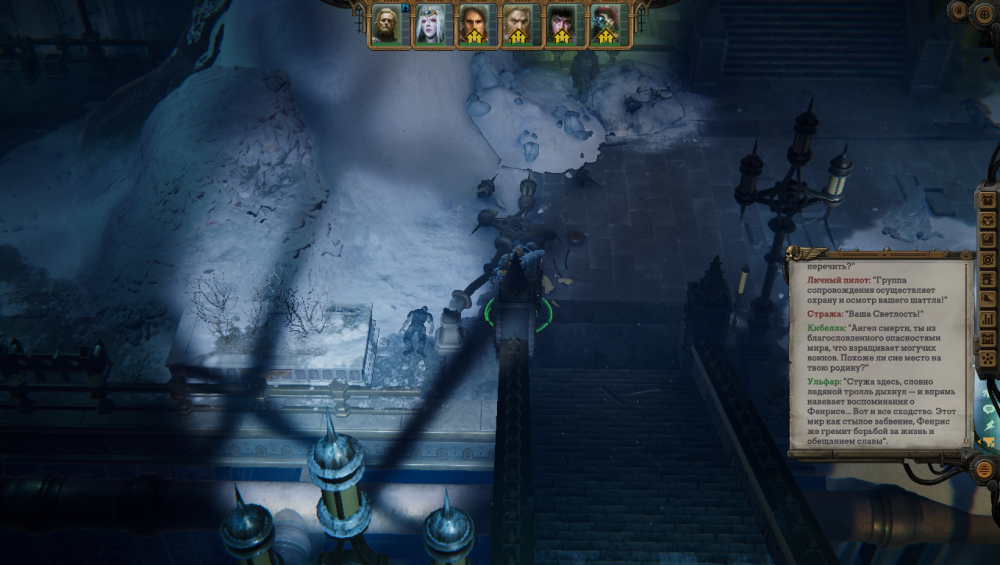The height and width of the screenshot is (565, 1000).
Task: Pause the game with the pause button
Action: coord(960,11)
